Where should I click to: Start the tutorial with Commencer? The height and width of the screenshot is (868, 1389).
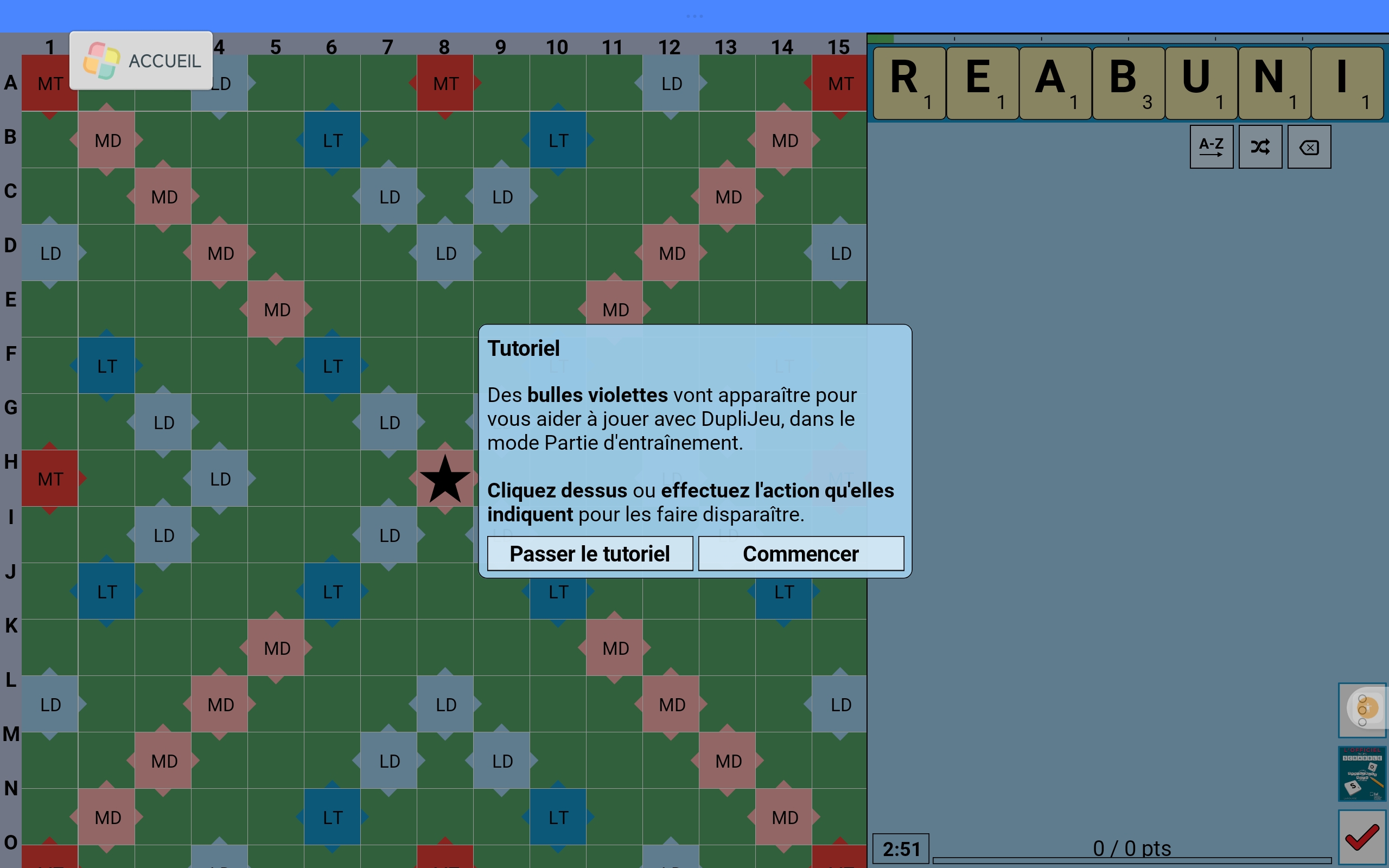pyautogui.click(x=801, y=553)
